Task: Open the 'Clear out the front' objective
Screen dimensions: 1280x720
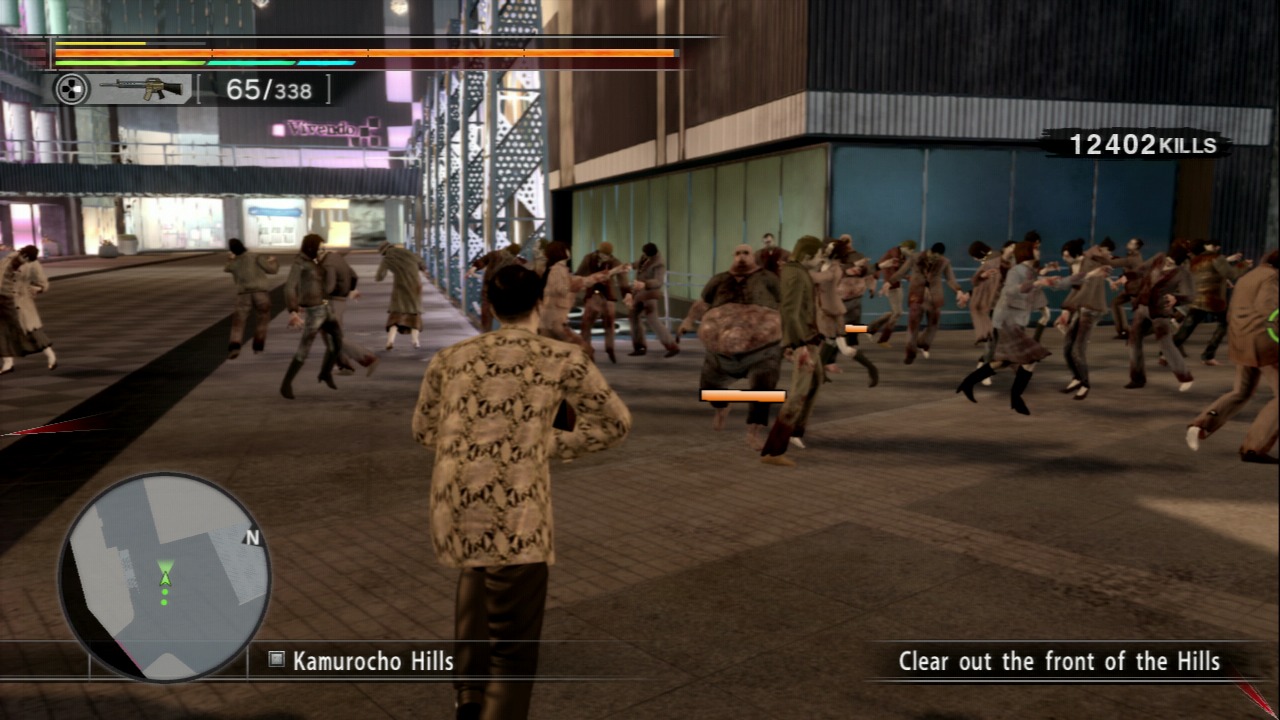Action: [x=1058, y=661]
